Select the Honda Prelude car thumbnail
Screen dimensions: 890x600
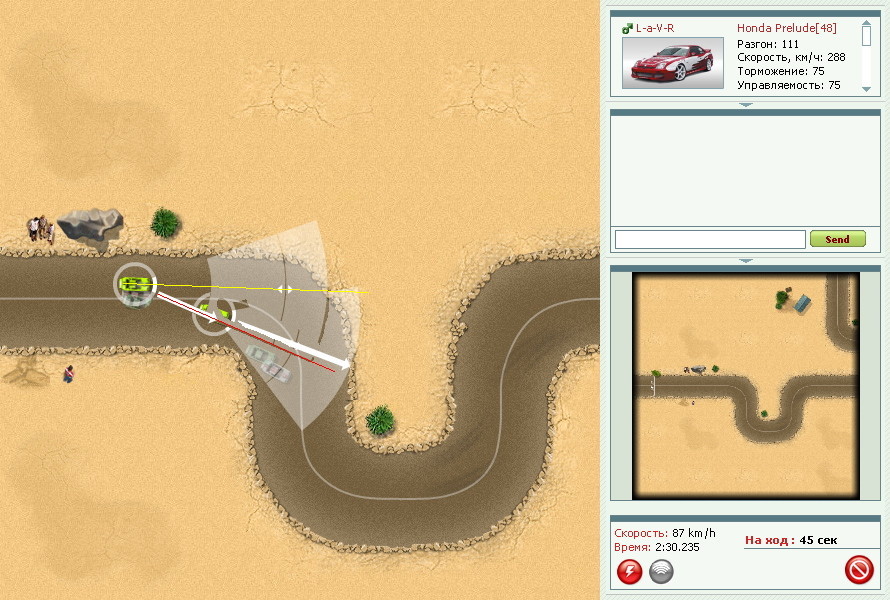pyautogui.click(x=672, y=63)
